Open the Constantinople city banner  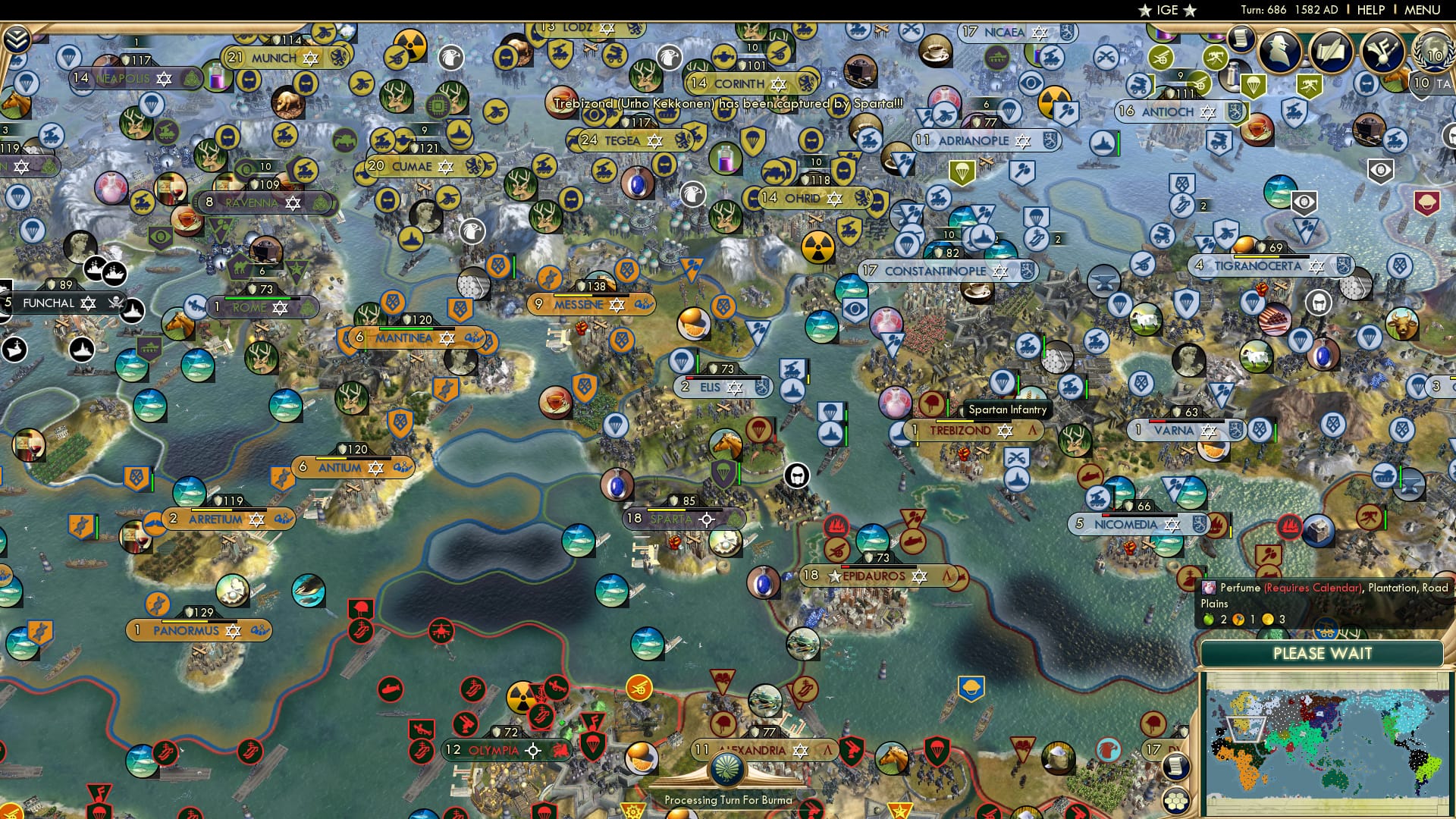947,270
